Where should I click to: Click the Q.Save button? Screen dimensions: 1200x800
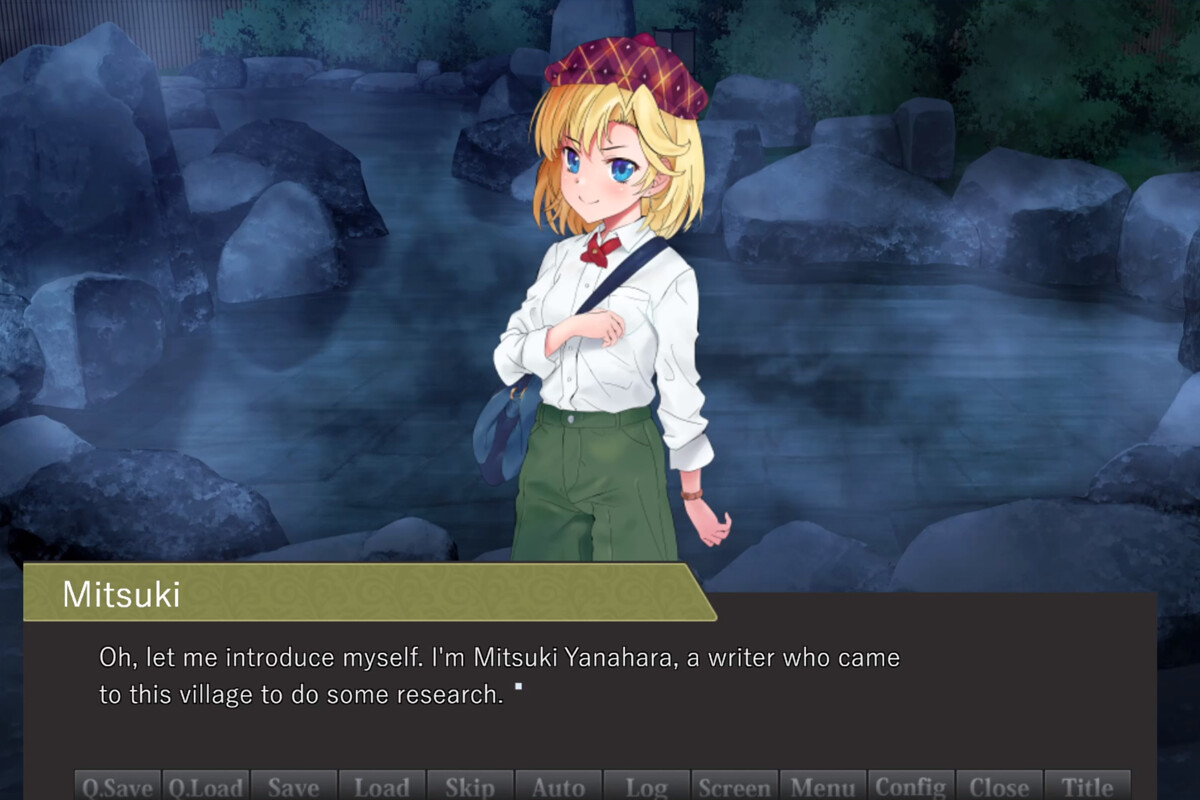point(118,786)
